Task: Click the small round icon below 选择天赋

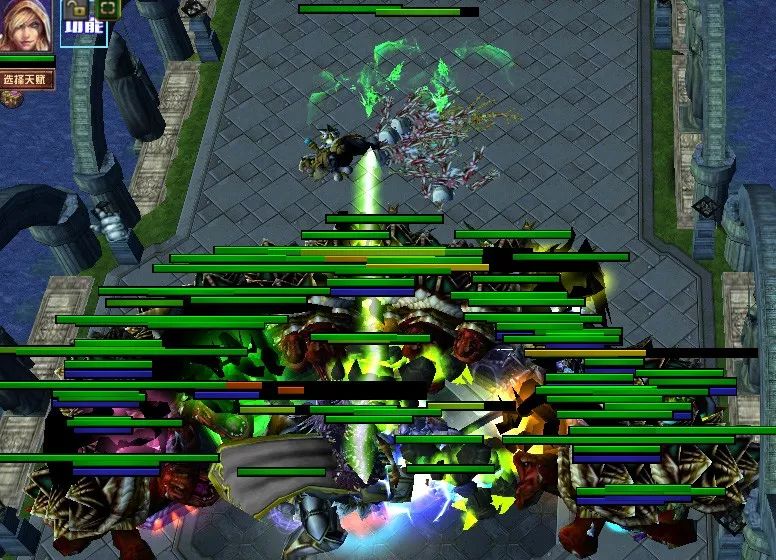Action: pyautogui.click(x=11, y=98)
